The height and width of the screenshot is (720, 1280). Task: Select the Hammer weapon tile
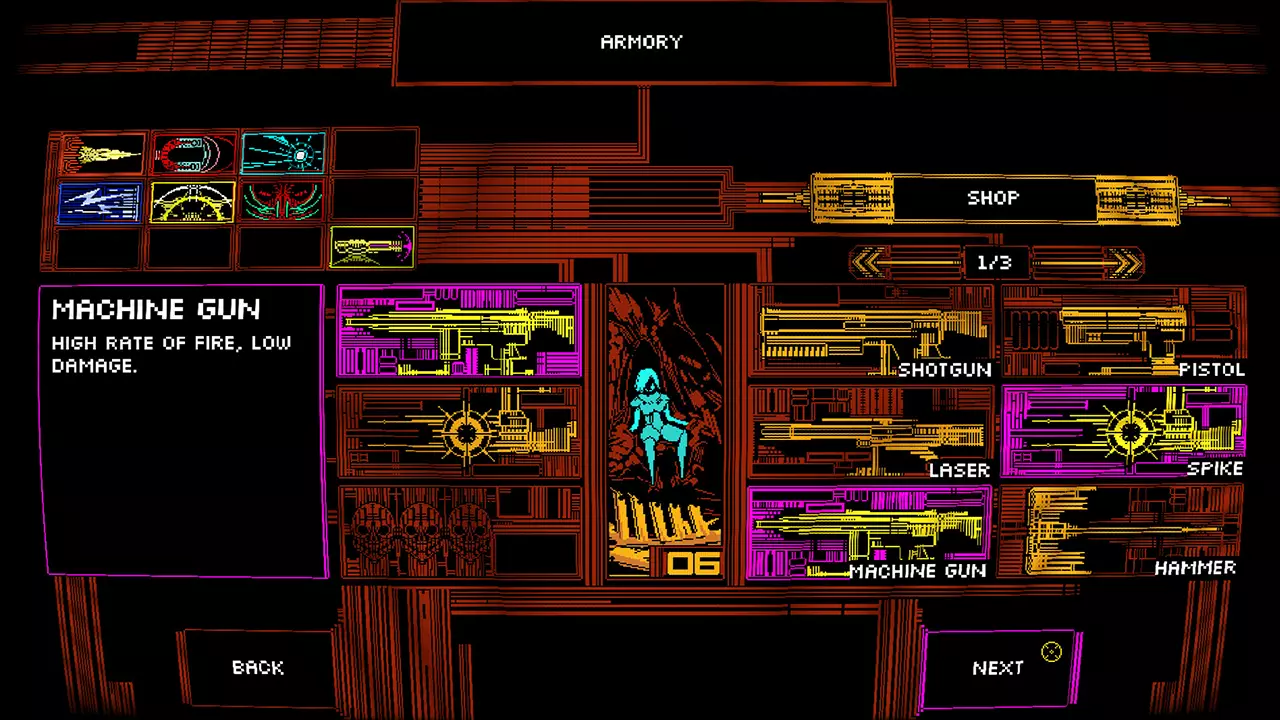(x=1123, y=532)
